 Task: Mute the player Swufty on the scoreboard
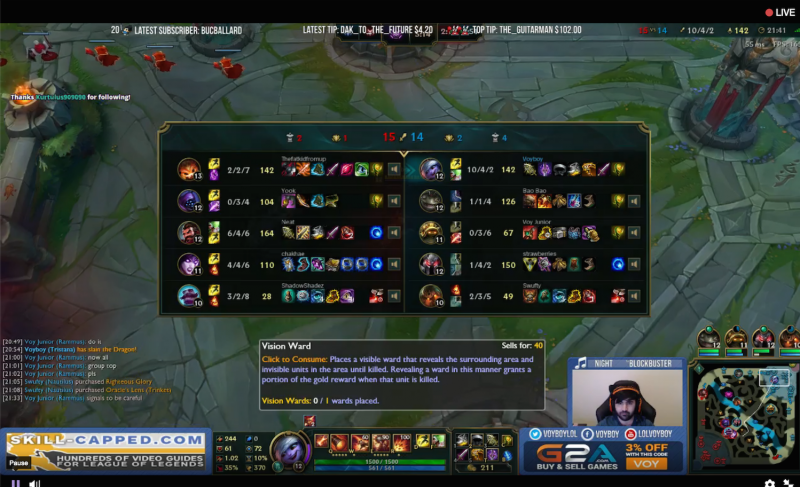tap(634, 296)
